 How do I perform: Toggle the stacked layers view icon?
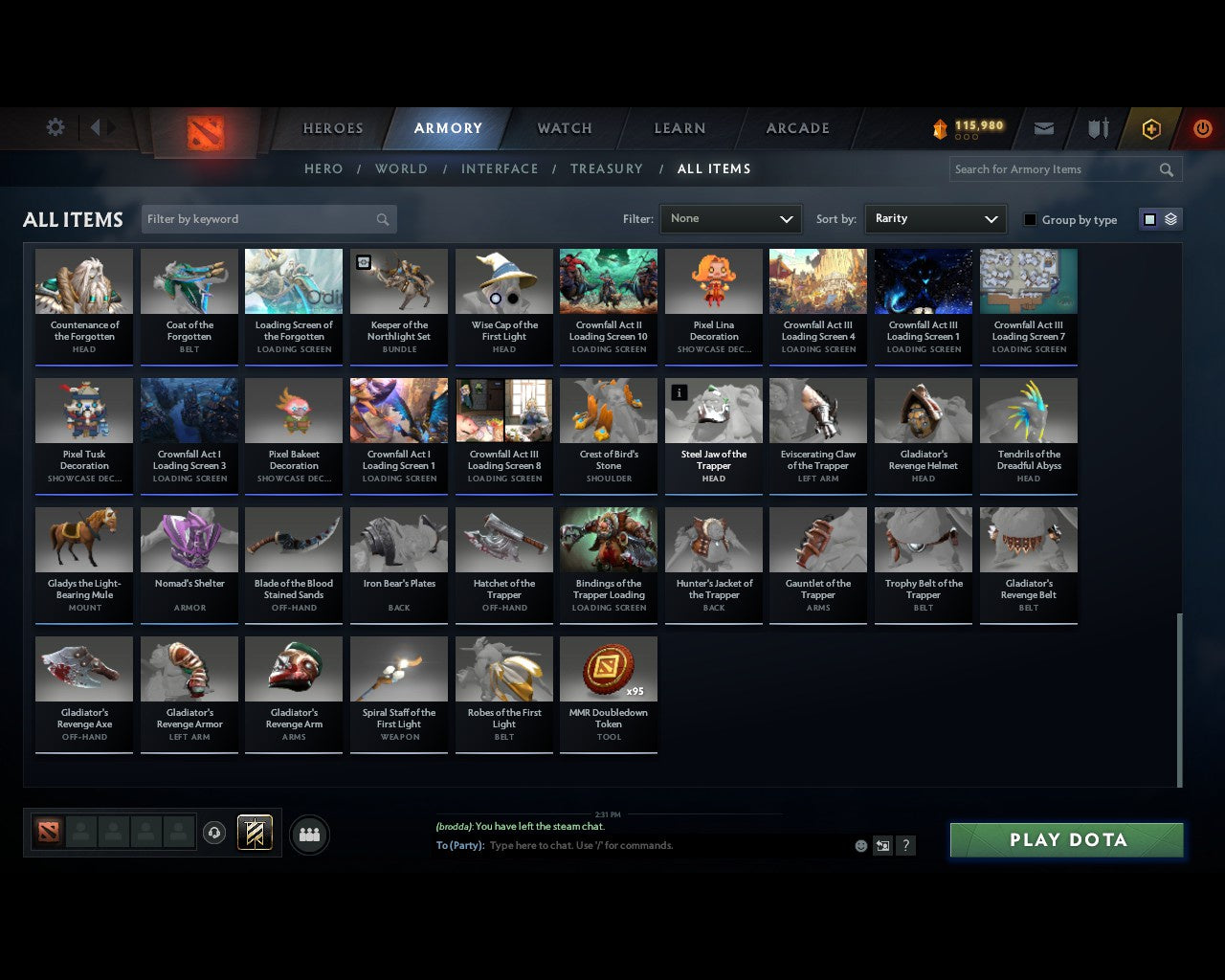tap(1169, 218)
